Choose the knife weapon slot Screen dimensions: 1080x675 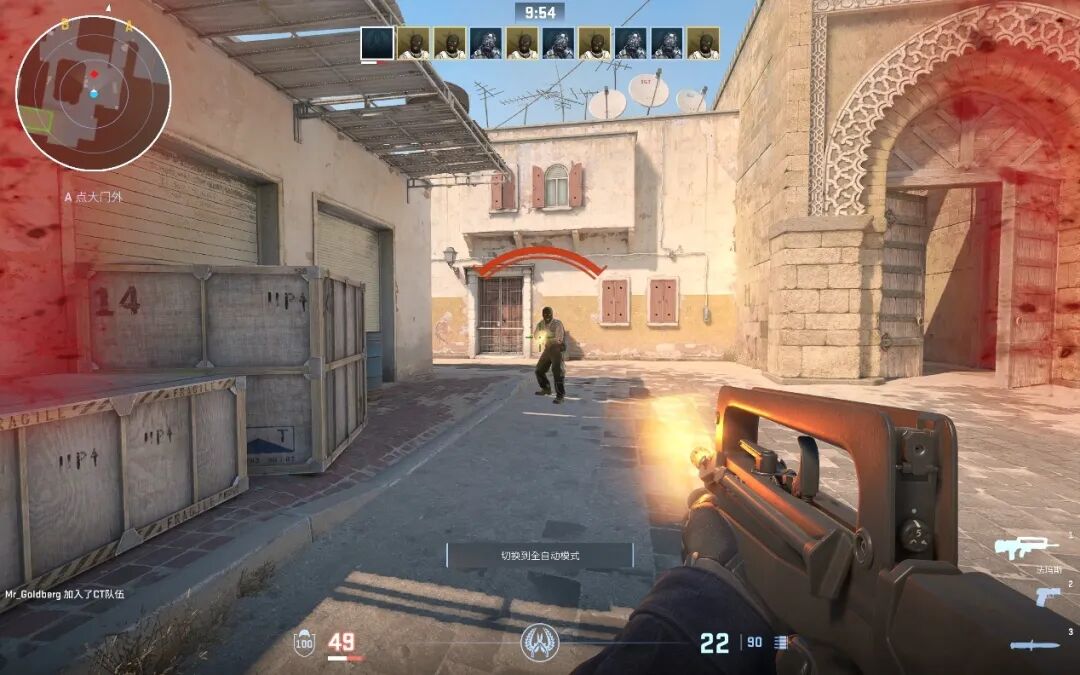(x=1034, y=645)
